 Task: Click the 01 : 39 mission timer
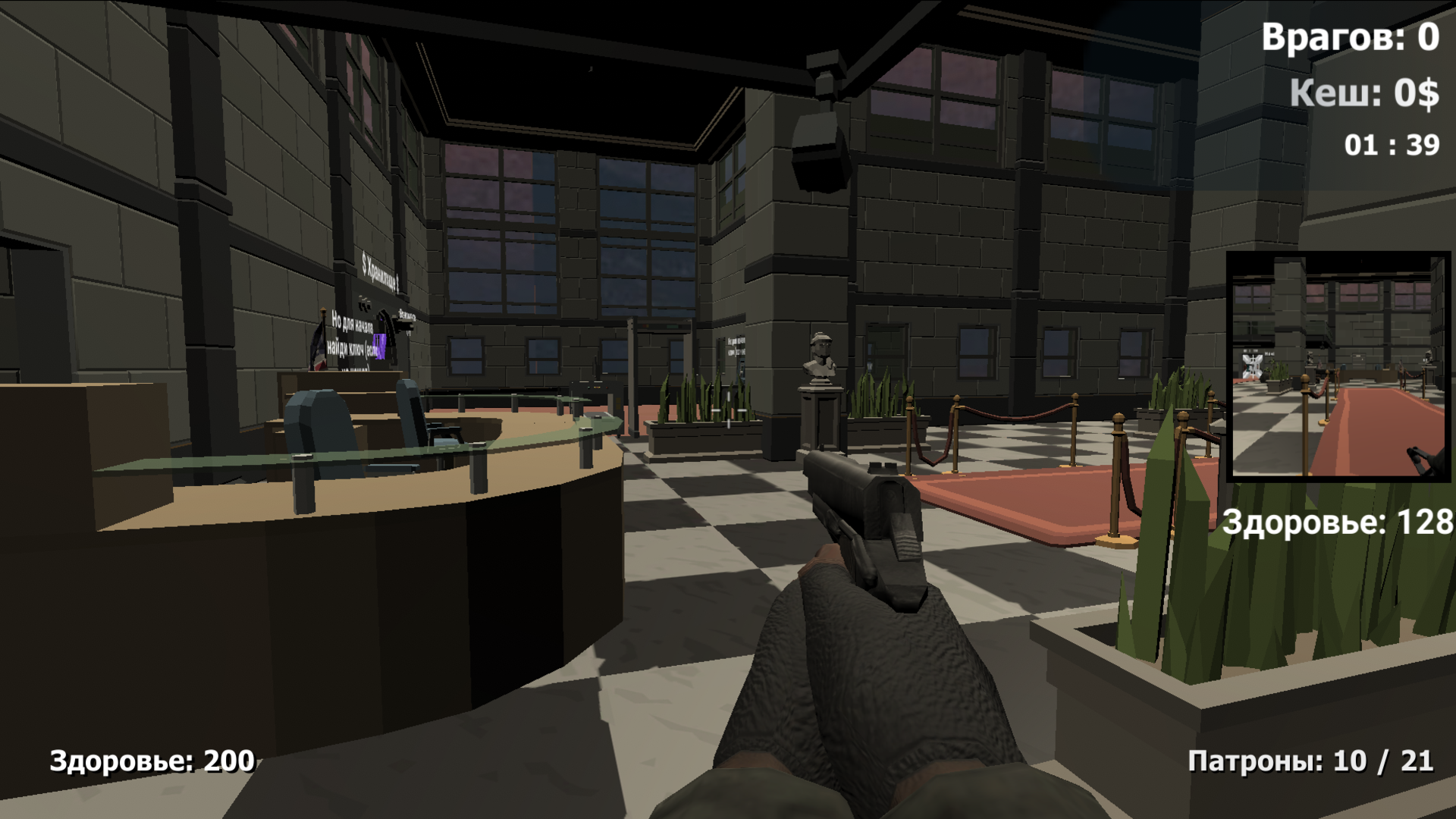[x=1390, y=143]
